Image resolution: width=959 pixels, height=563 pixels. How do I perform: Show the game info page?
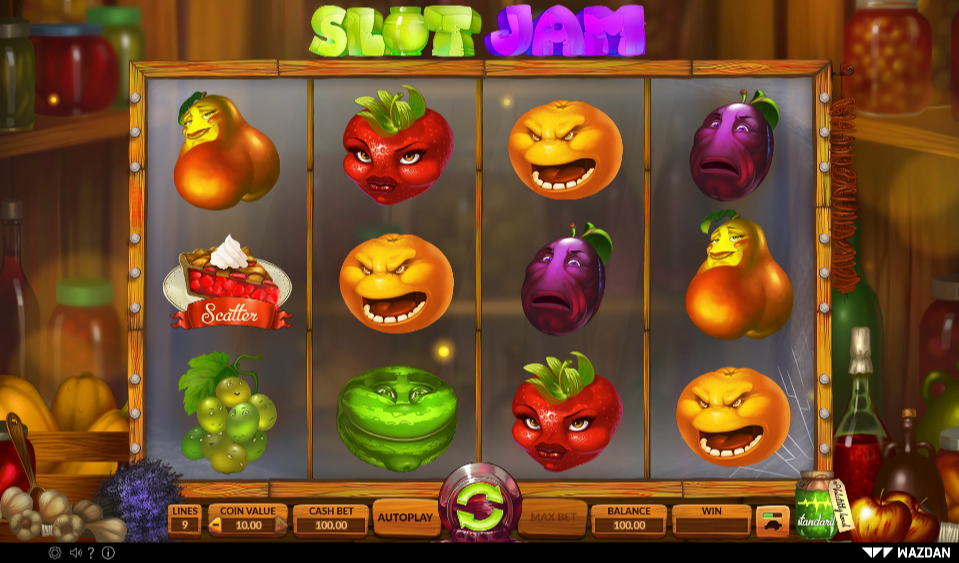108,552
